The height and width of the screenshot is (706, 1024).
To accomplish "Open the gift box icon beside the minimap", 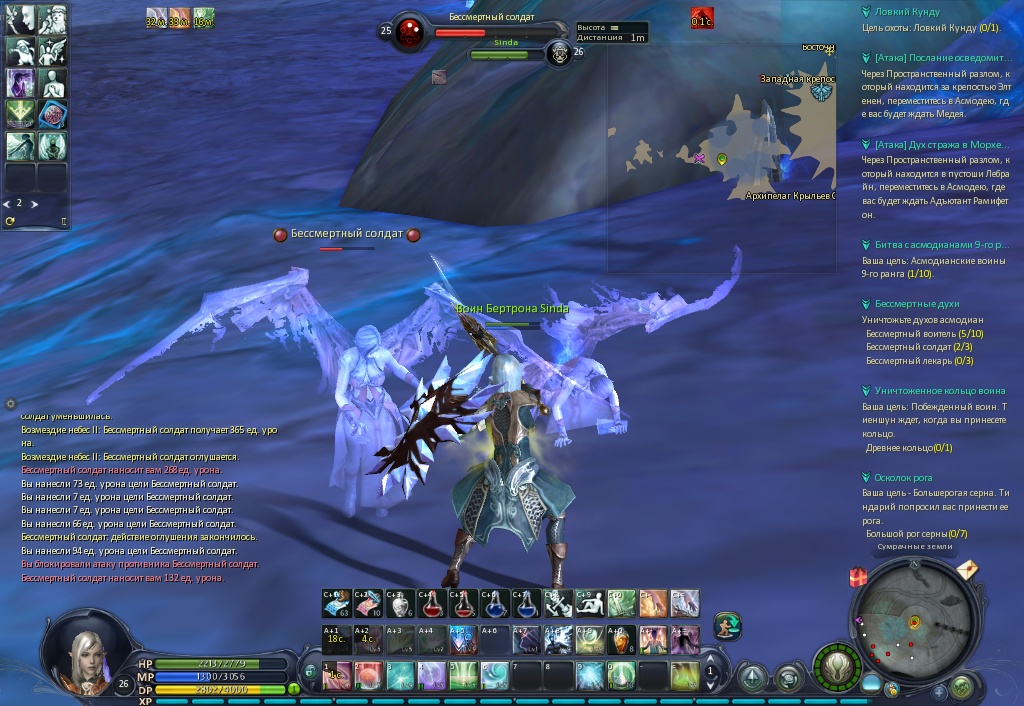I will click(x=857, y=577).
